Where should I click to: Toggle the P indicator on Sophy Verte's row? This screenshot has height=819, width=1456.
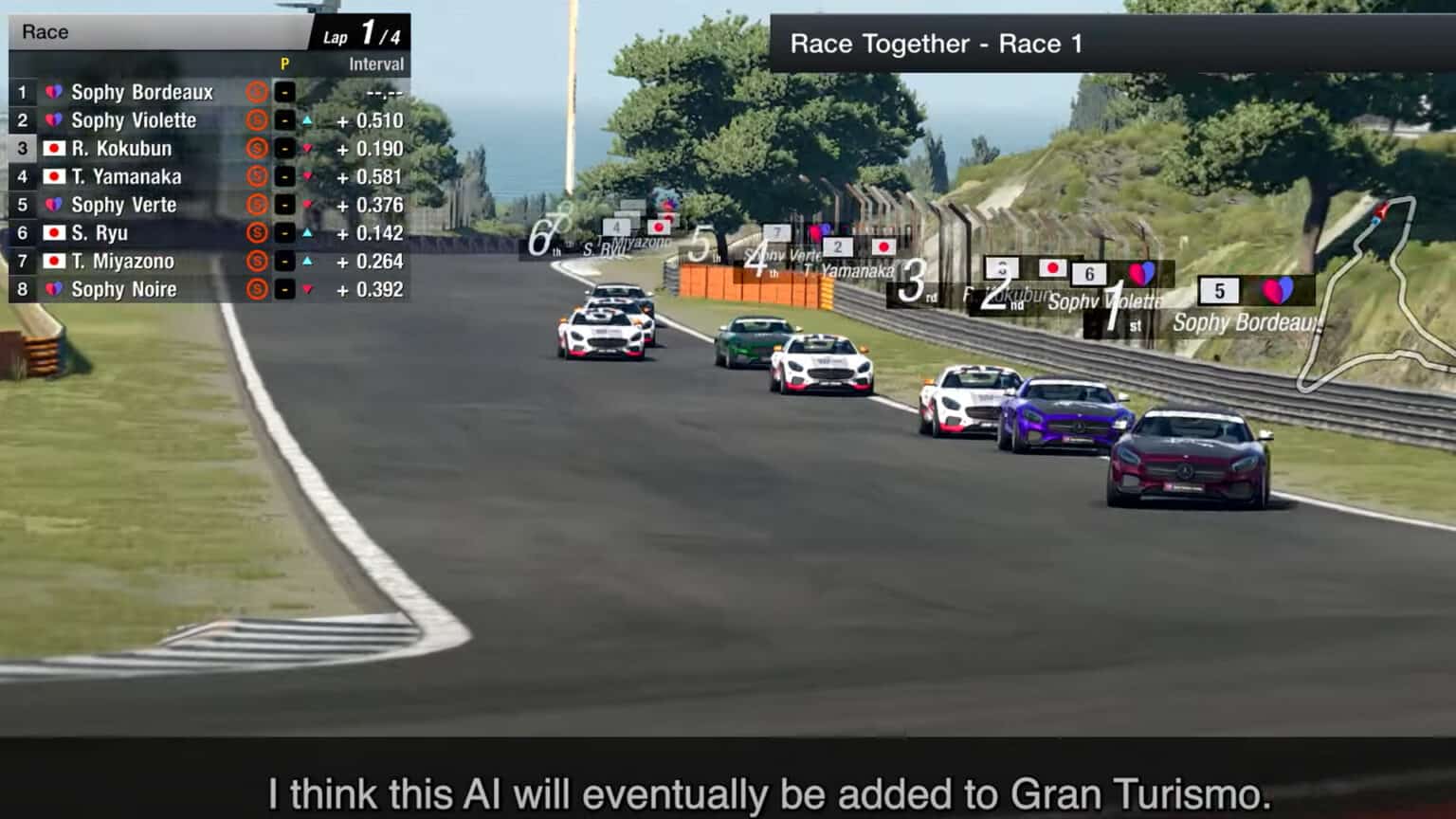[284, 206]
